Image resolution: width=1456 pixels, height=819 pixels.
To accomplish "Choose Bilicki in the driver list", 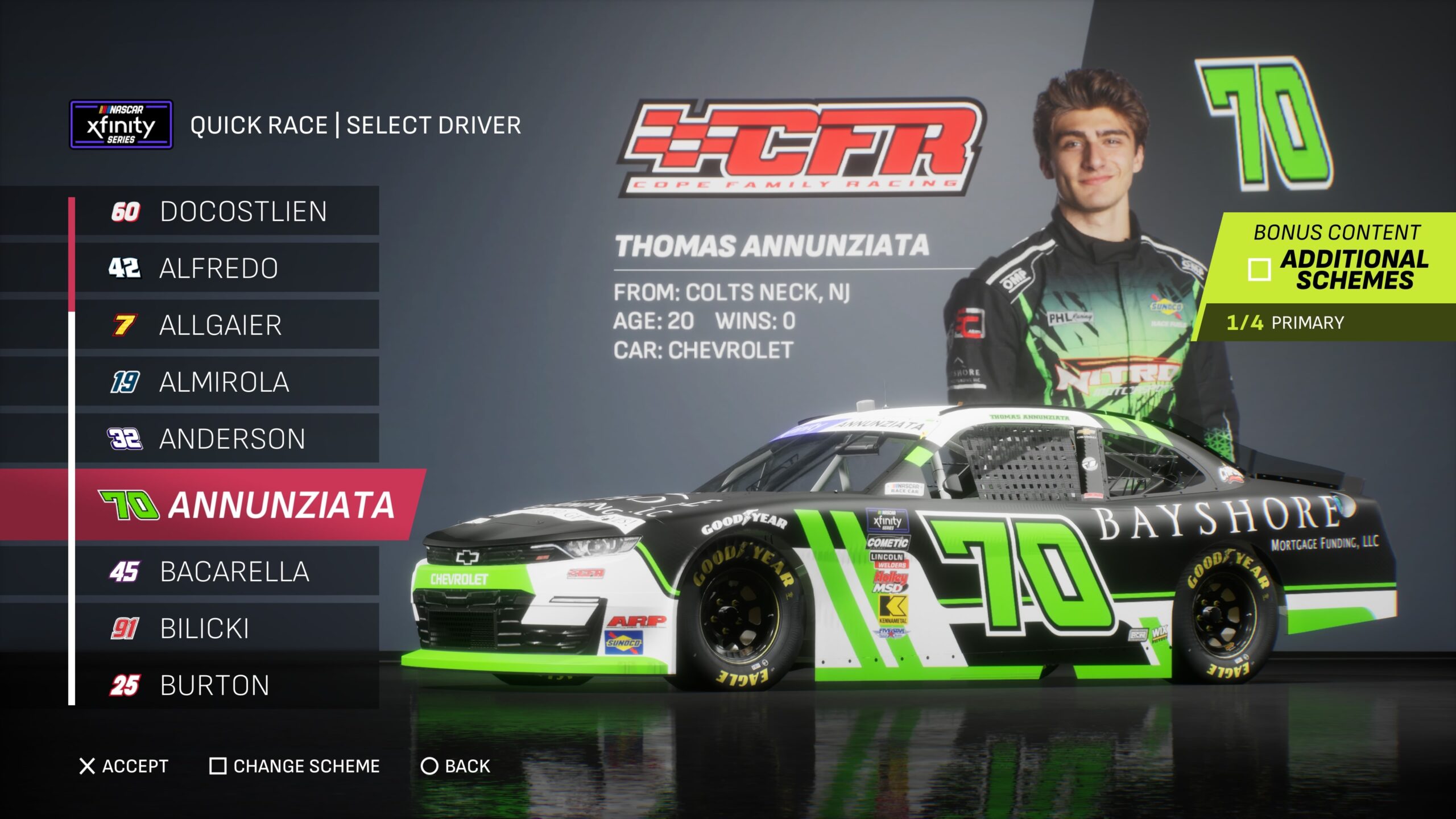I will point(227,628).
